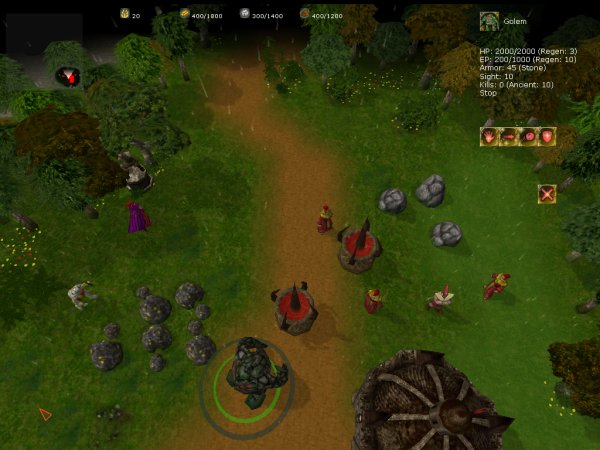
Task: Activate the shield Hold Position command
Action: (546, 136)
